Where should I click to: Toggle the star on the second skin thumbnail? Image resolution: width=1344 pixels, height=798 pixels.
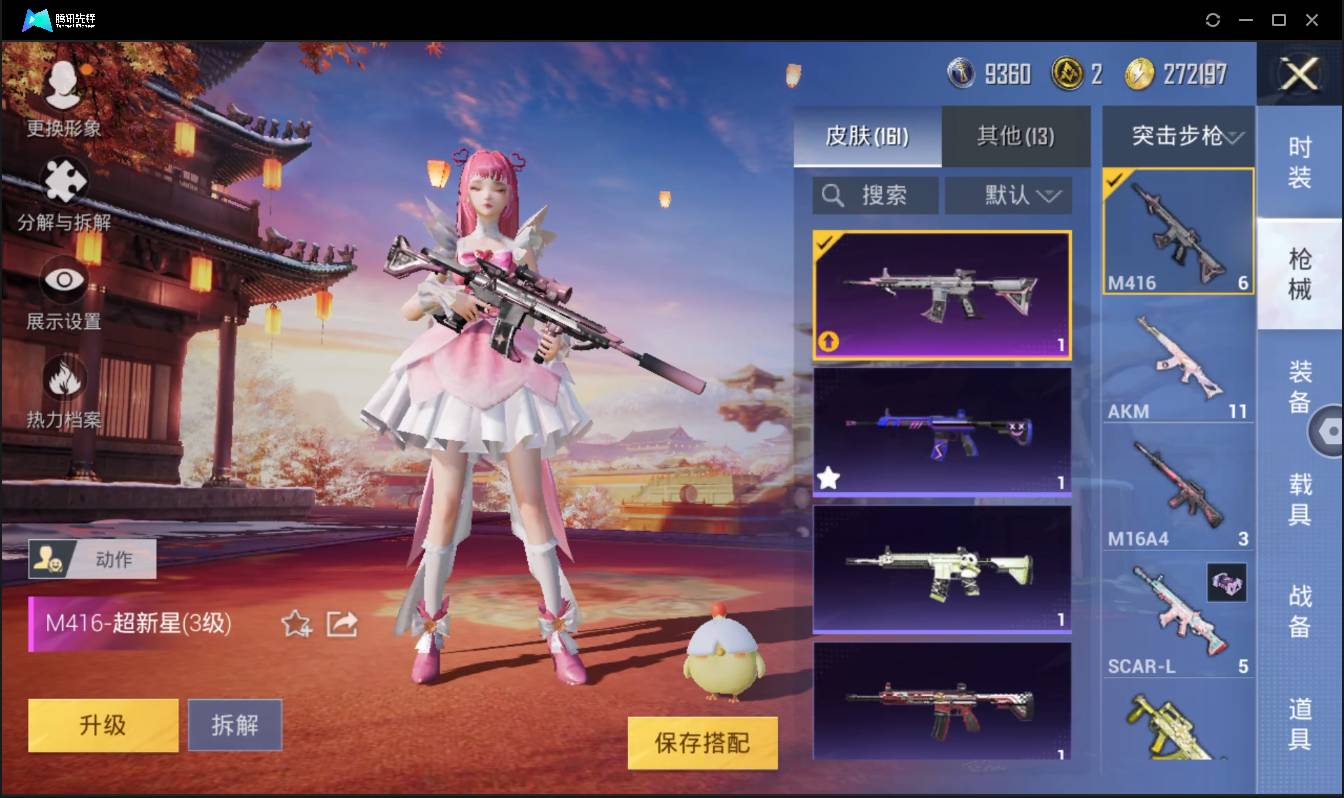pos(827,478)
